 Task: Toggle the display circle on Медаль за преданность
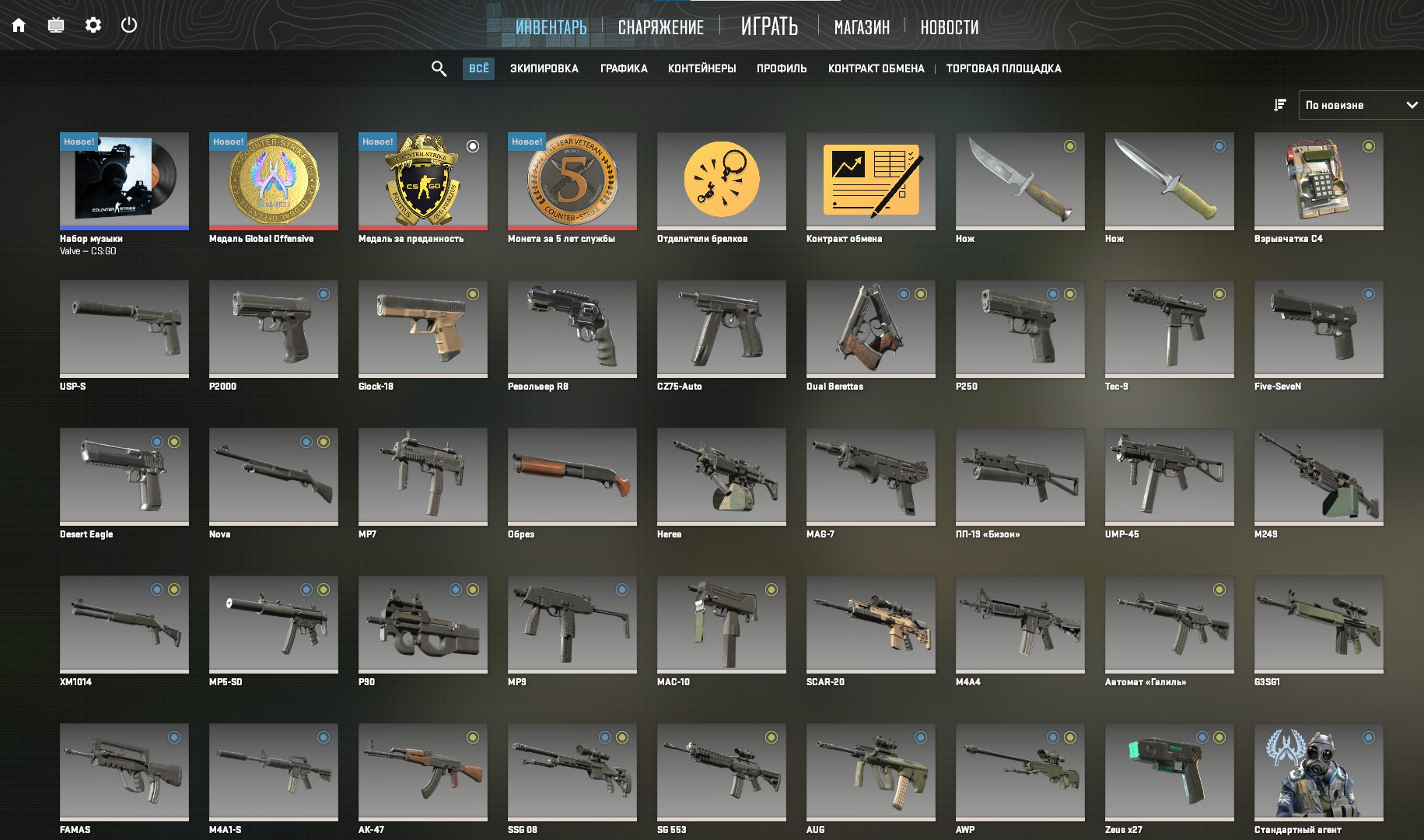474,145
